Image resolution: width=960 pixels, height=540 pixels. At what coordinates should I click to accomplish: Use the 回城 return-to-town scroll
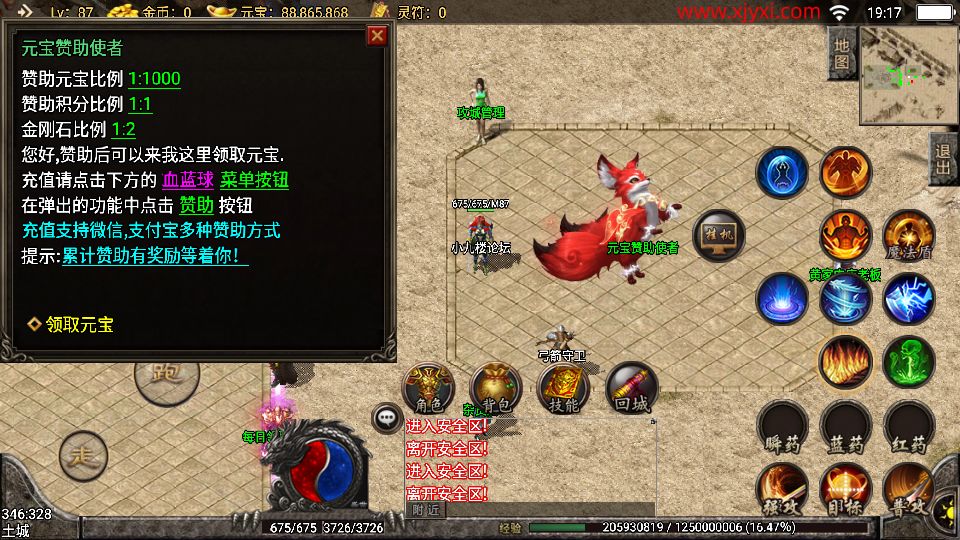tap(631, 389)
